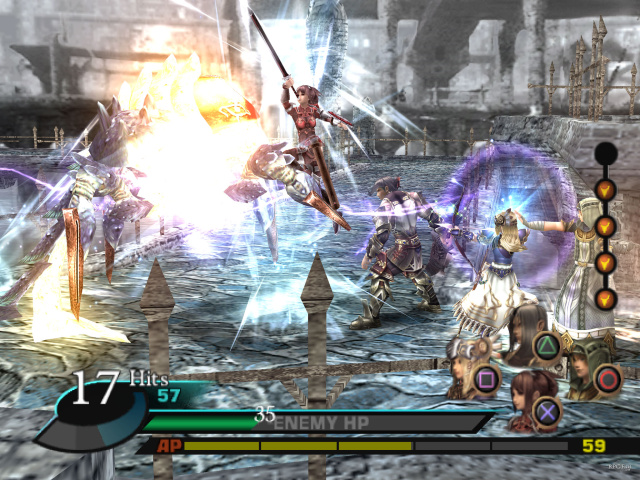Select the brown-haired ponytail girl portrait
This screenshot has width=640, height=480.
[524, 399]
